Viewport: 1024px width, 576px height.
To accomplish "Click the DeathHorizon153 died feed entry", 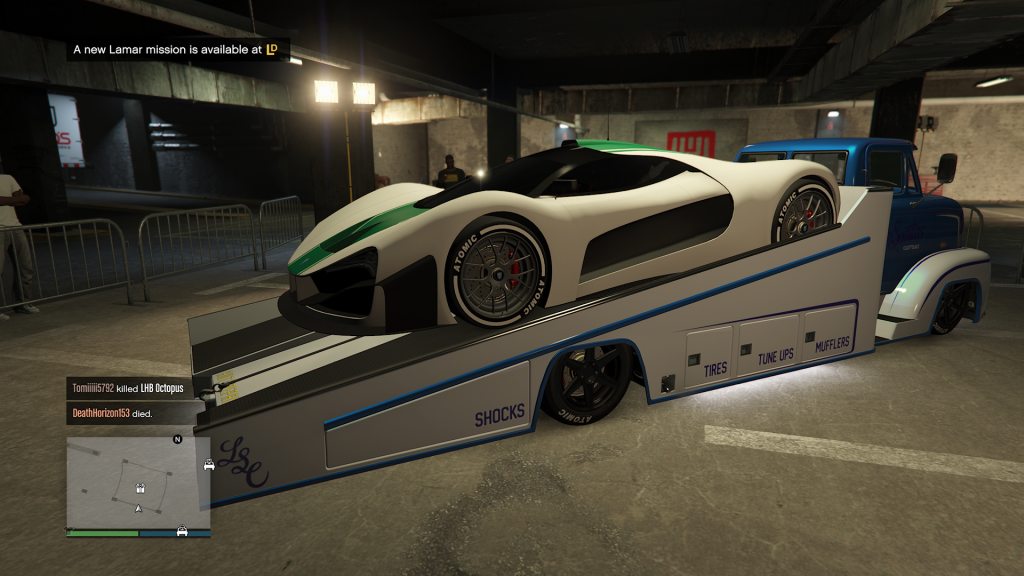I will (x=111, y=411).
